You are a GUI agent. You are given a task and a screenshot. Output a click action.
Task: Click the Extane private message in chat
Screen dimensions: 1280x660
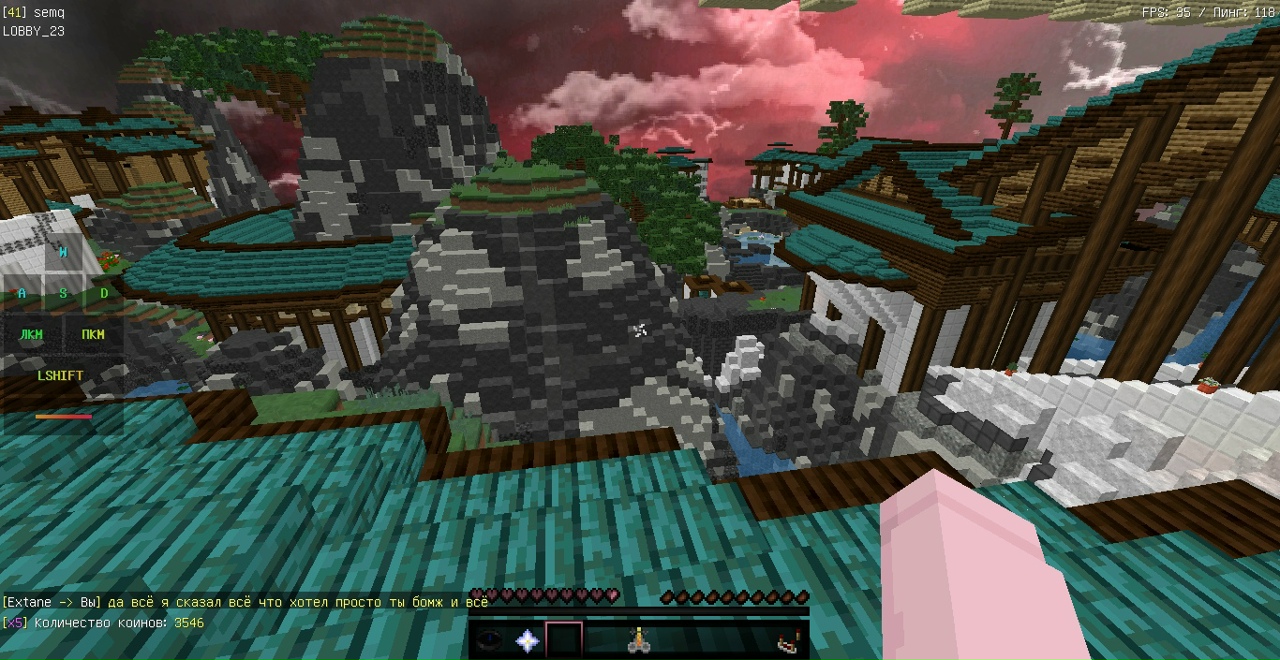(245, 602)
